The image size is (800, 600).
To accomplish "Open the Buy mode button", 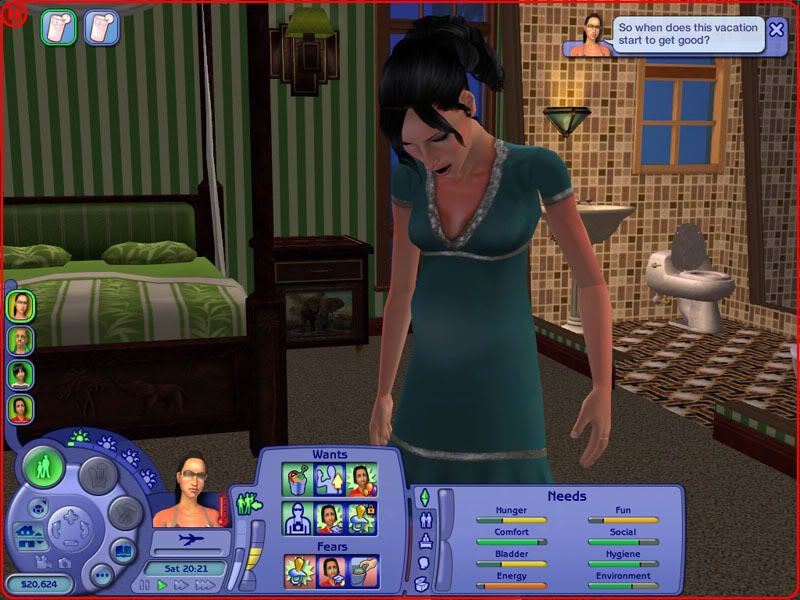I will pos(99,474).
